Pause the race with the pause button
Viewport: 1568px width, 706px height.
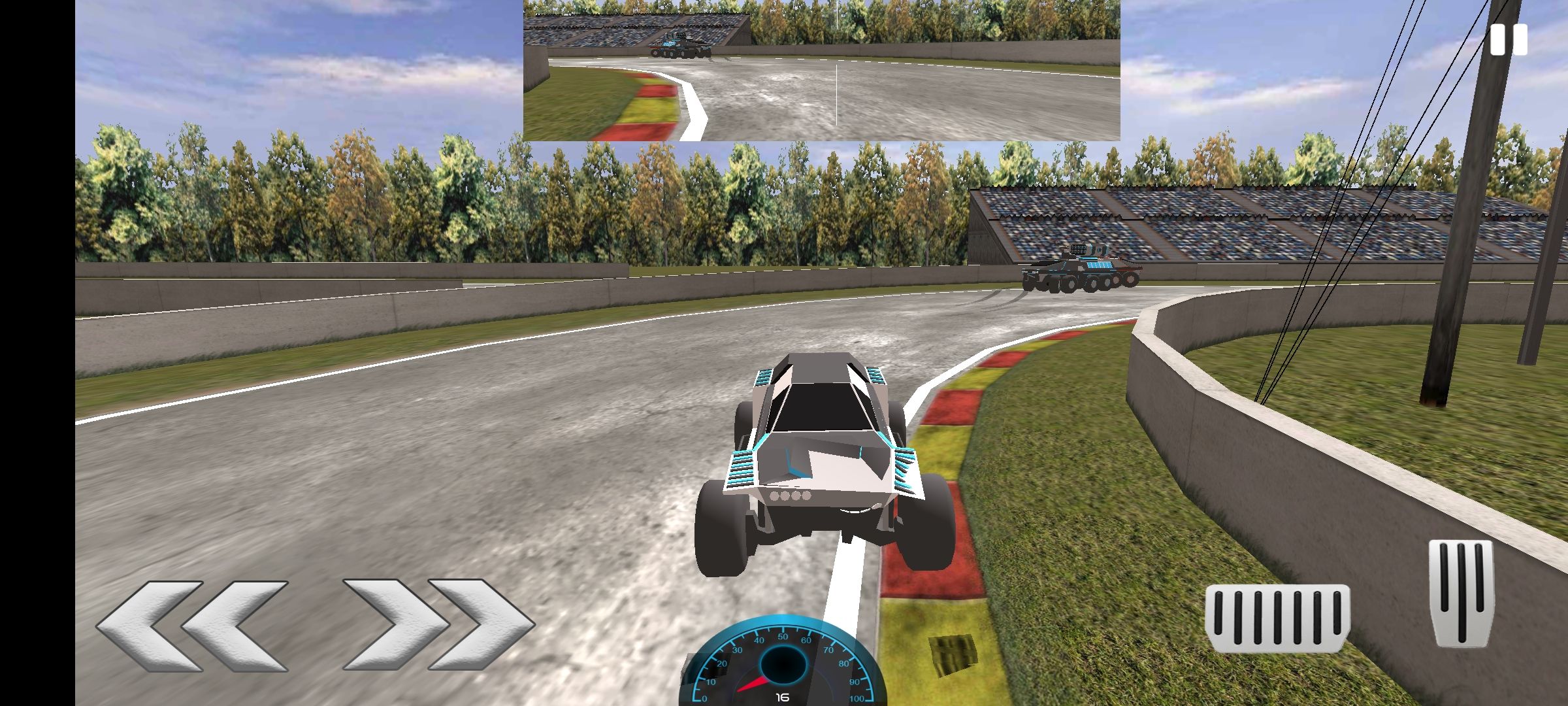[1509, 40]
